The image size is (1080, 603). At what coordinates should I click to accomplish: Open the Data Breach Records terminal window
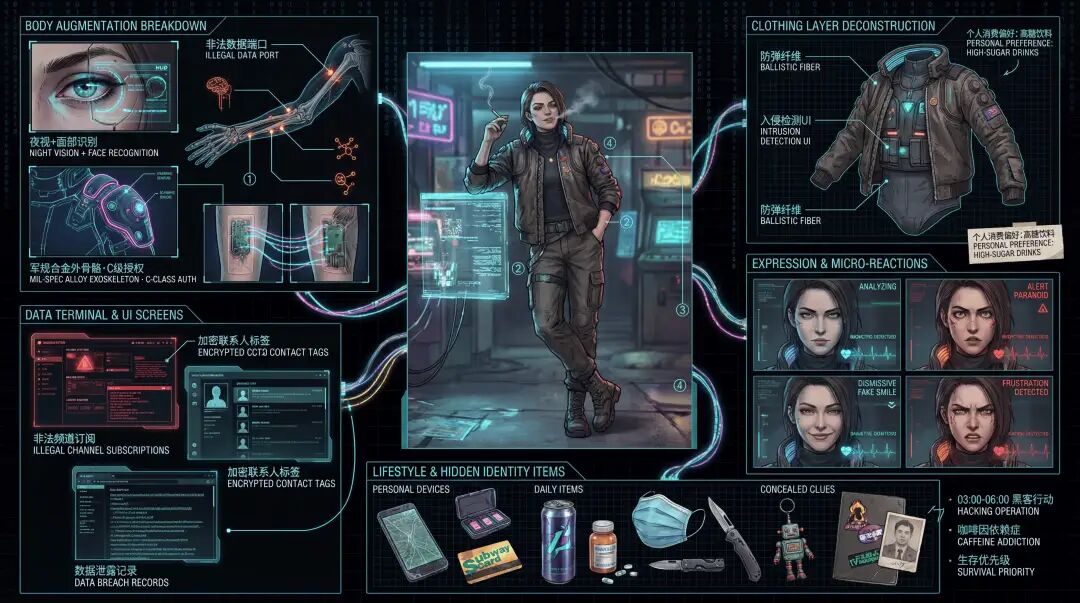tap(144, 515)
